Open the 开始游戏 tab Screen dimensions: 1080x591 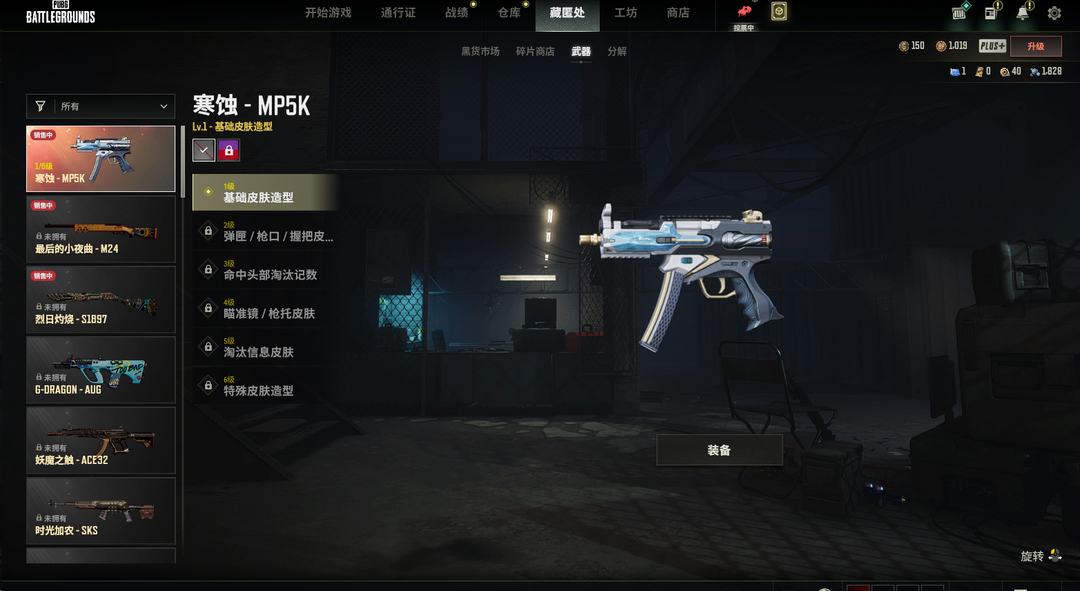(x=328, y=13)
